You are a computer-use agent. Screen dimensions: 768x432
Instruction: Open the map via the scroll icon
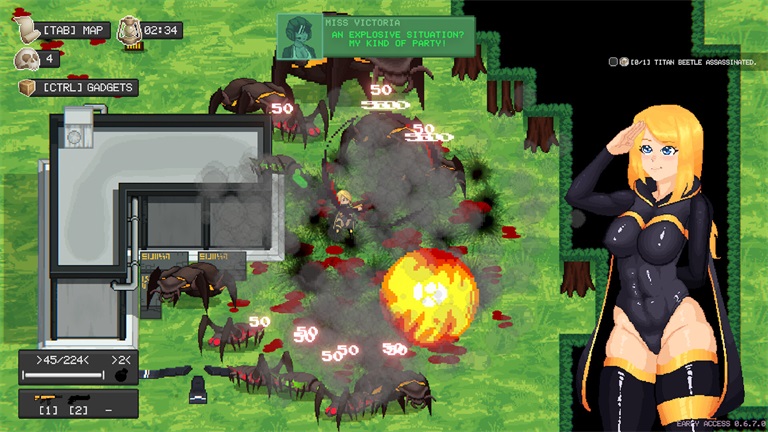click(26, 30)
